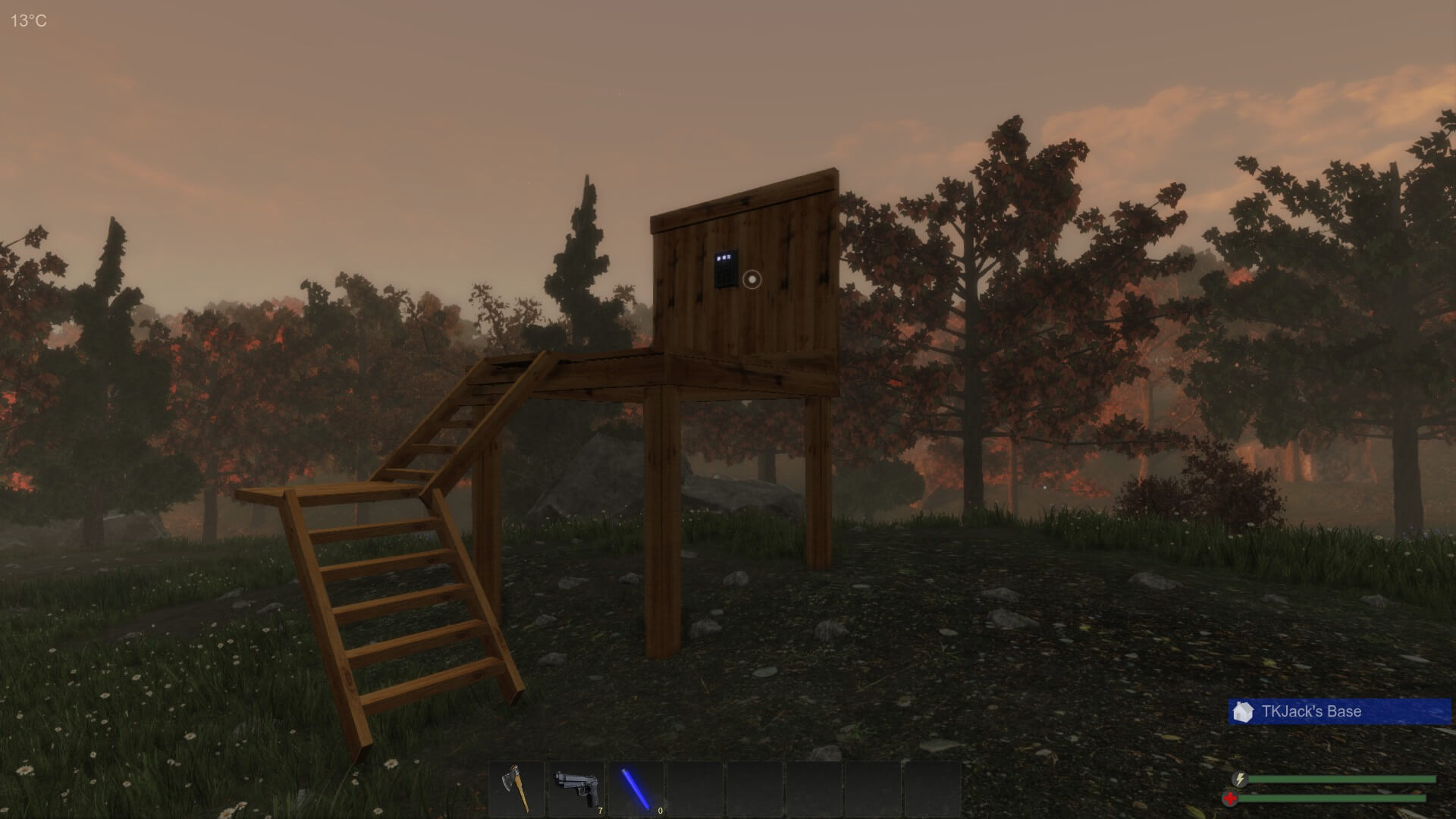Click the health progress bar
The height and width of the screenshot is (819, 1456).
pos(1333,799)
